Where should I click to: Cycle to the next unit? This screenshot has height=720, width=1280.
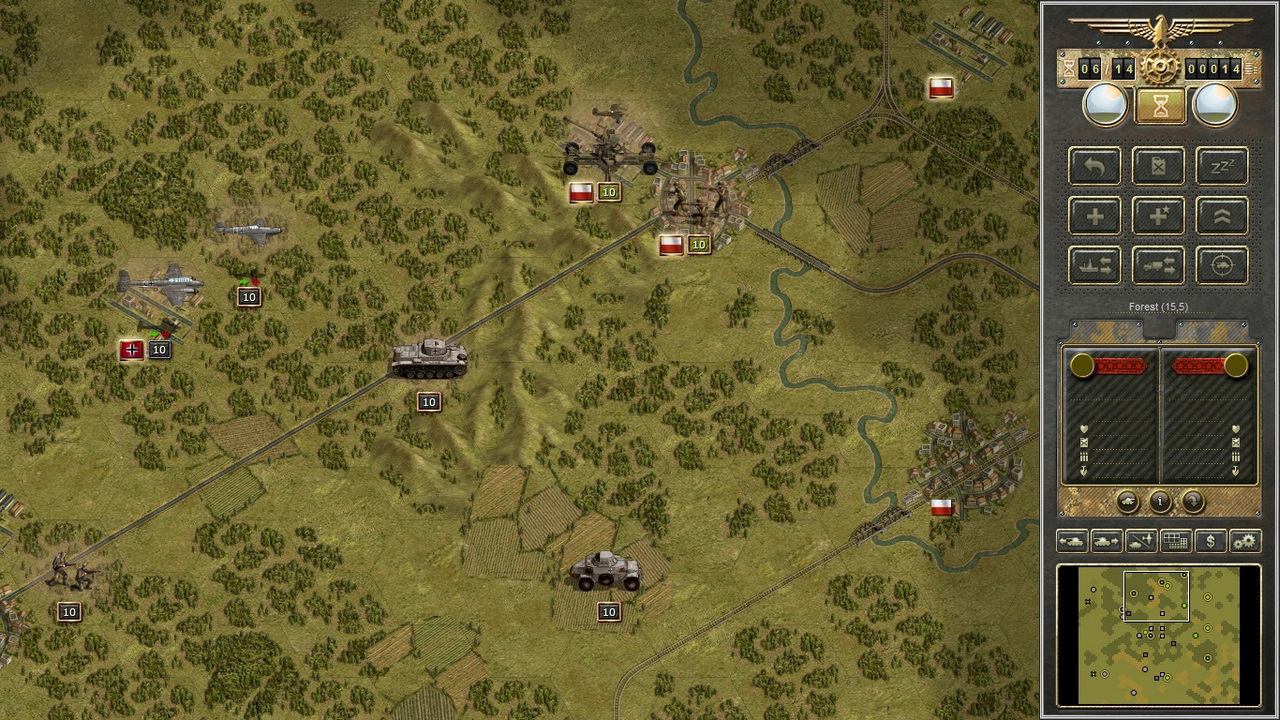click(x=1106, y=541)
